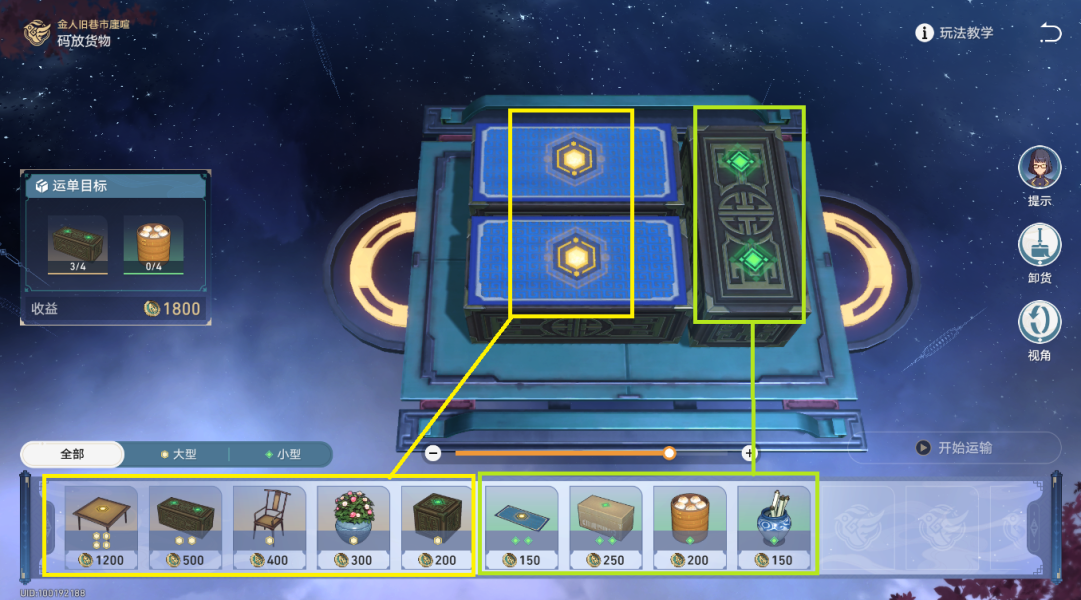
Task: Pick the scroll vase worth 150
Action: pos(773,525)
